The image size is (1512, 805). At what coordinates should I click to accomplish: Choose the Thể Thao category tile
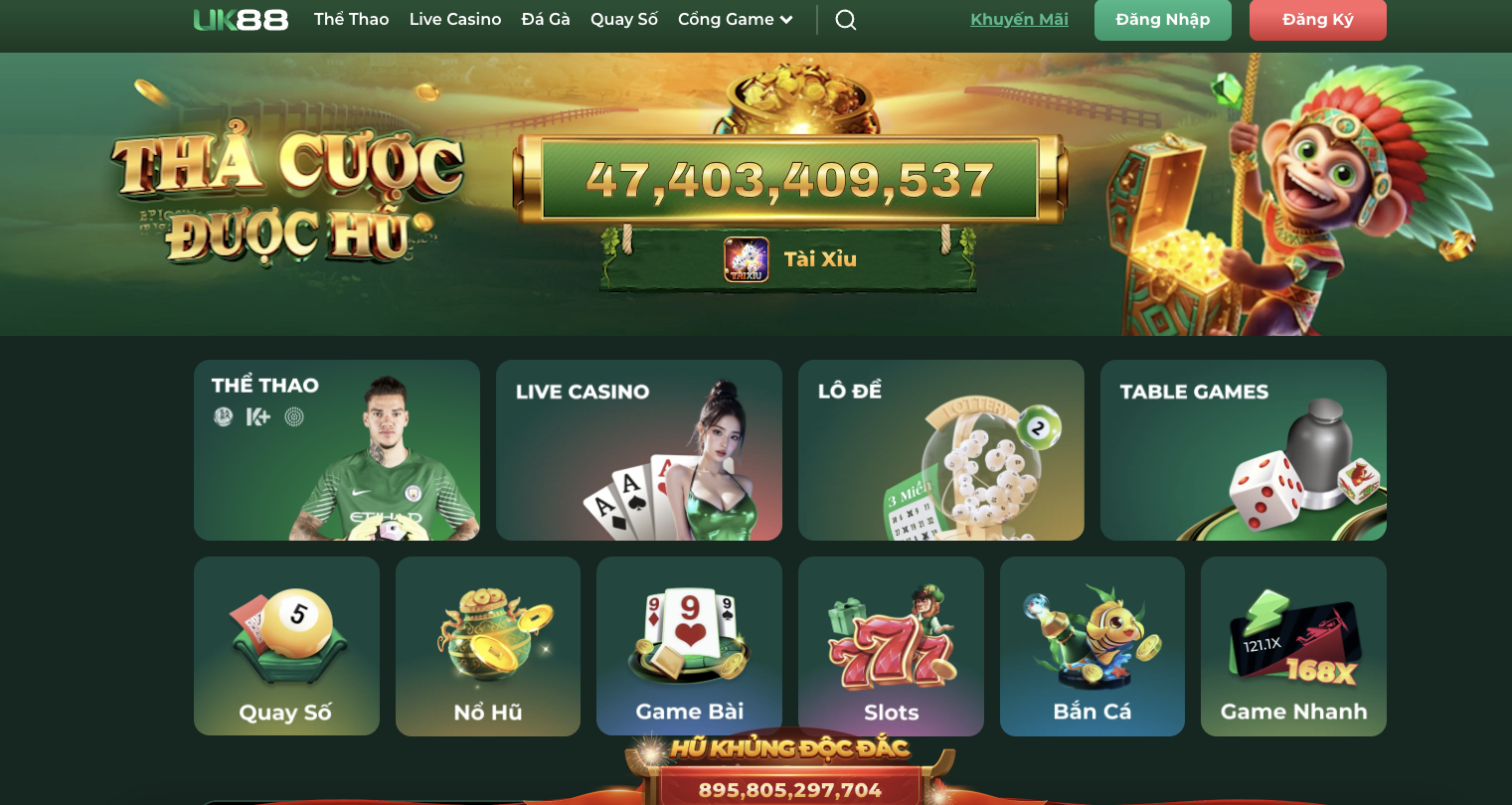[x=337, y=450]
